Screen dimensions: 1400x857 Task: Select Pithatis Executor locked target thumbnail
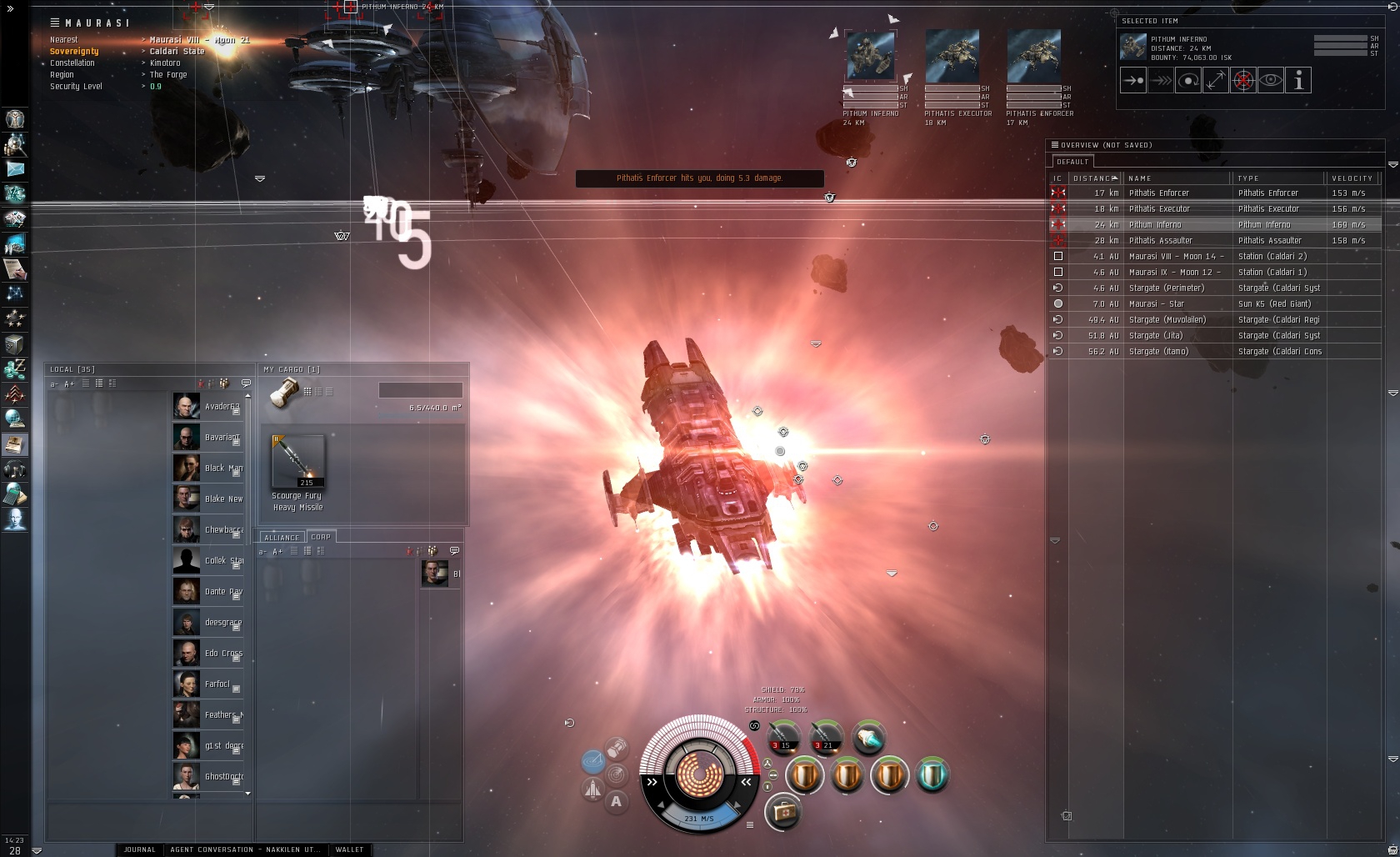[952, 56]
